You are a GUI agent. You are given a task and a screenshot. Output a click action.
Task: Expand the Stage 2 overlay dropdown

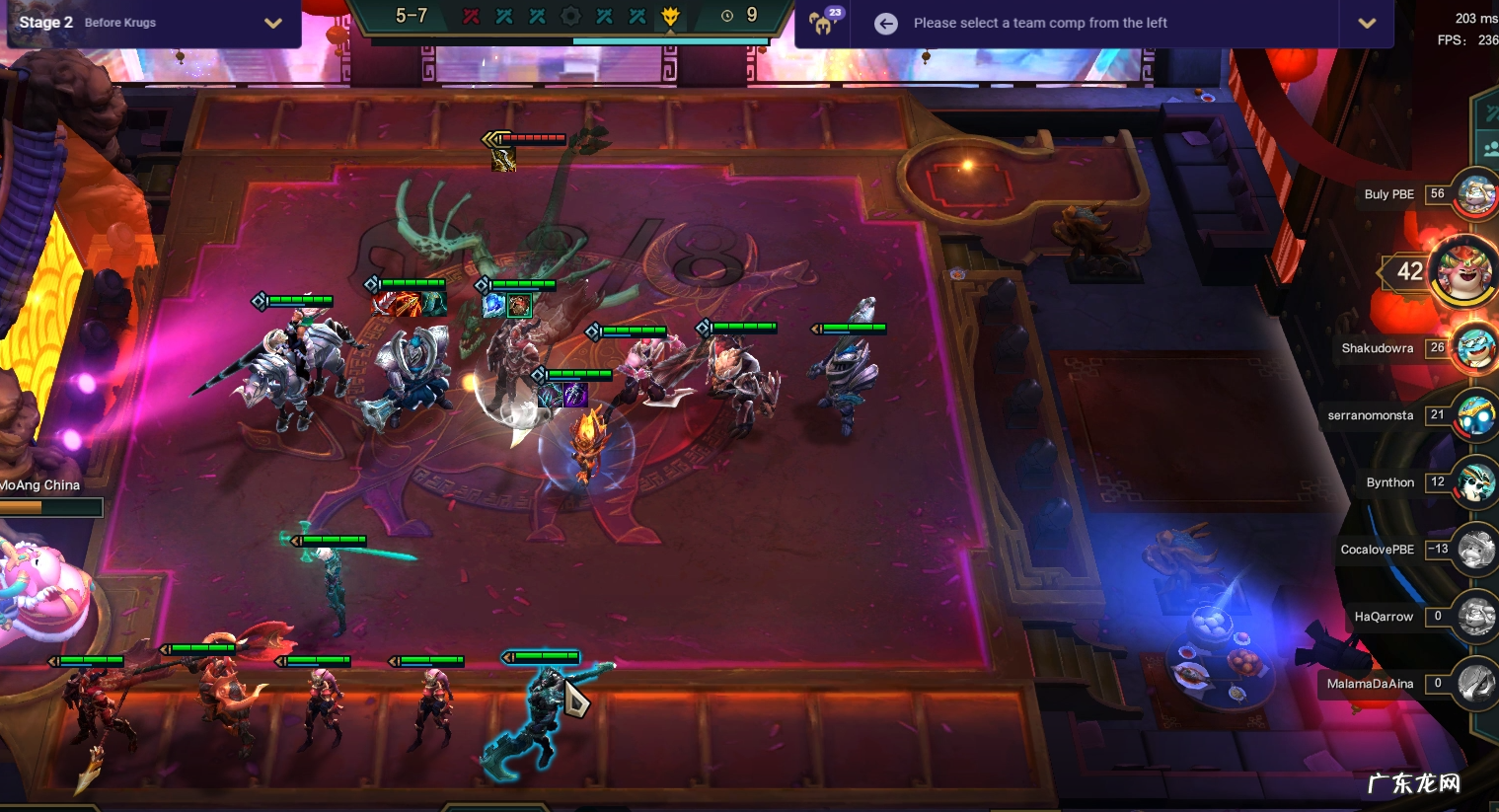(273, 23)
